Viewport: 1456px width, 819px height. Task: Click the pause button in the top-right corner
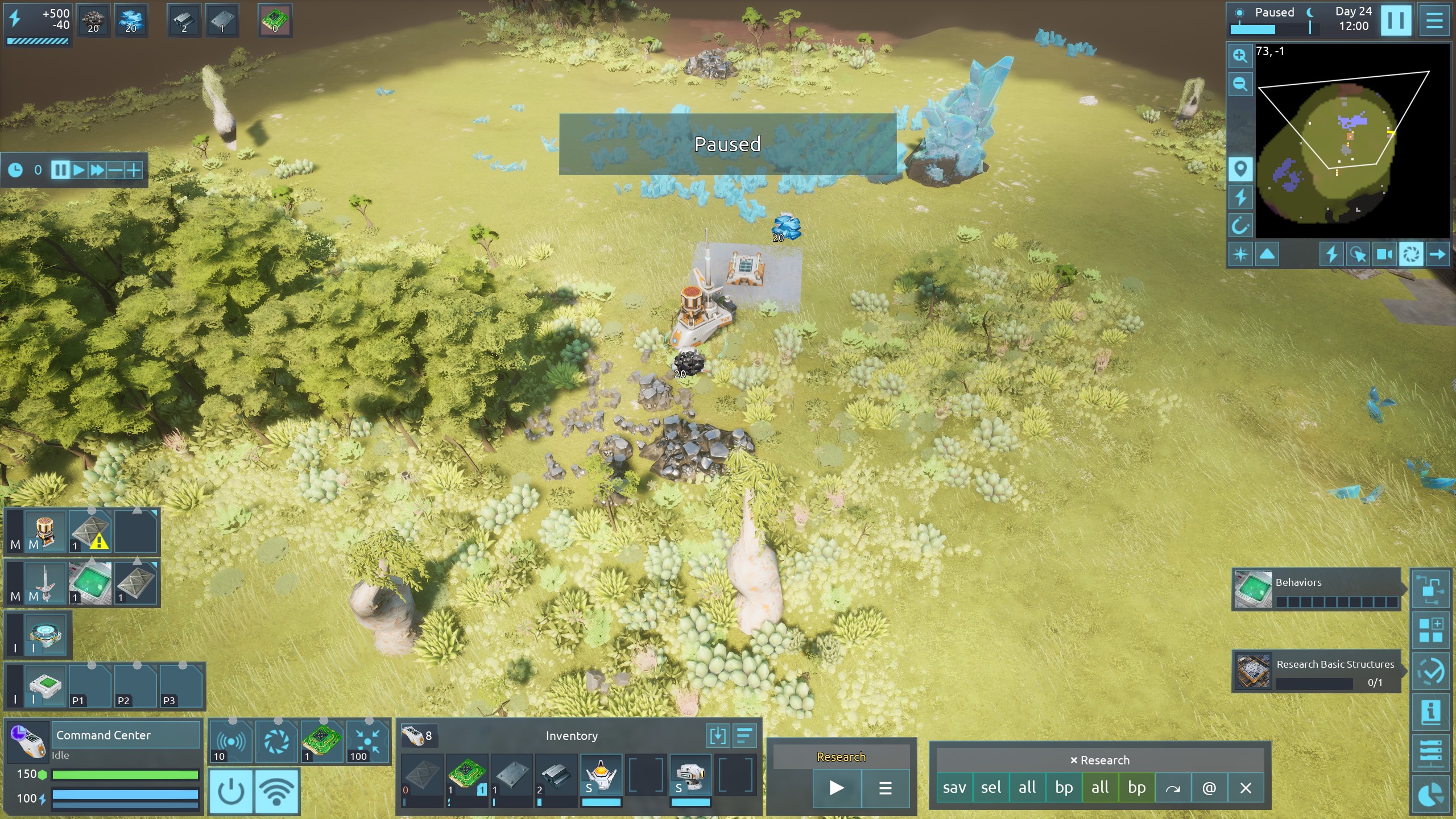coord(1395,21)
